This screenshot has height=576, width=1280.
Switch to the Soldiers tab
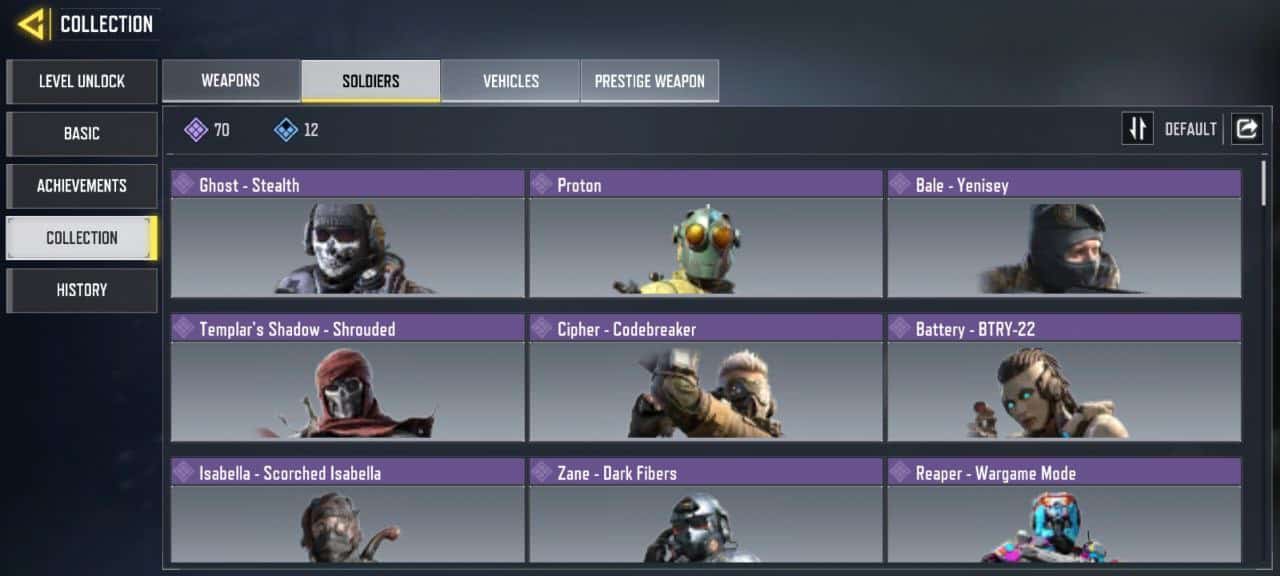(x=371, y=81)
